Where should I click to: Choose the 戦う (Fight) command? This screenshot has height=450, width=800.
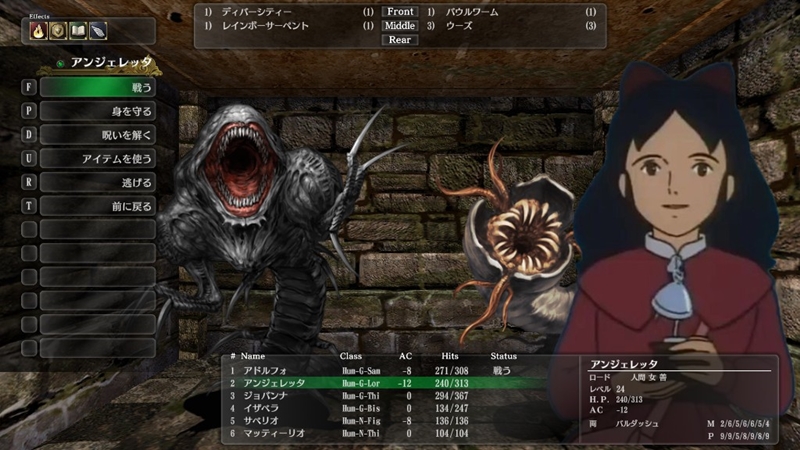(97, 87)
